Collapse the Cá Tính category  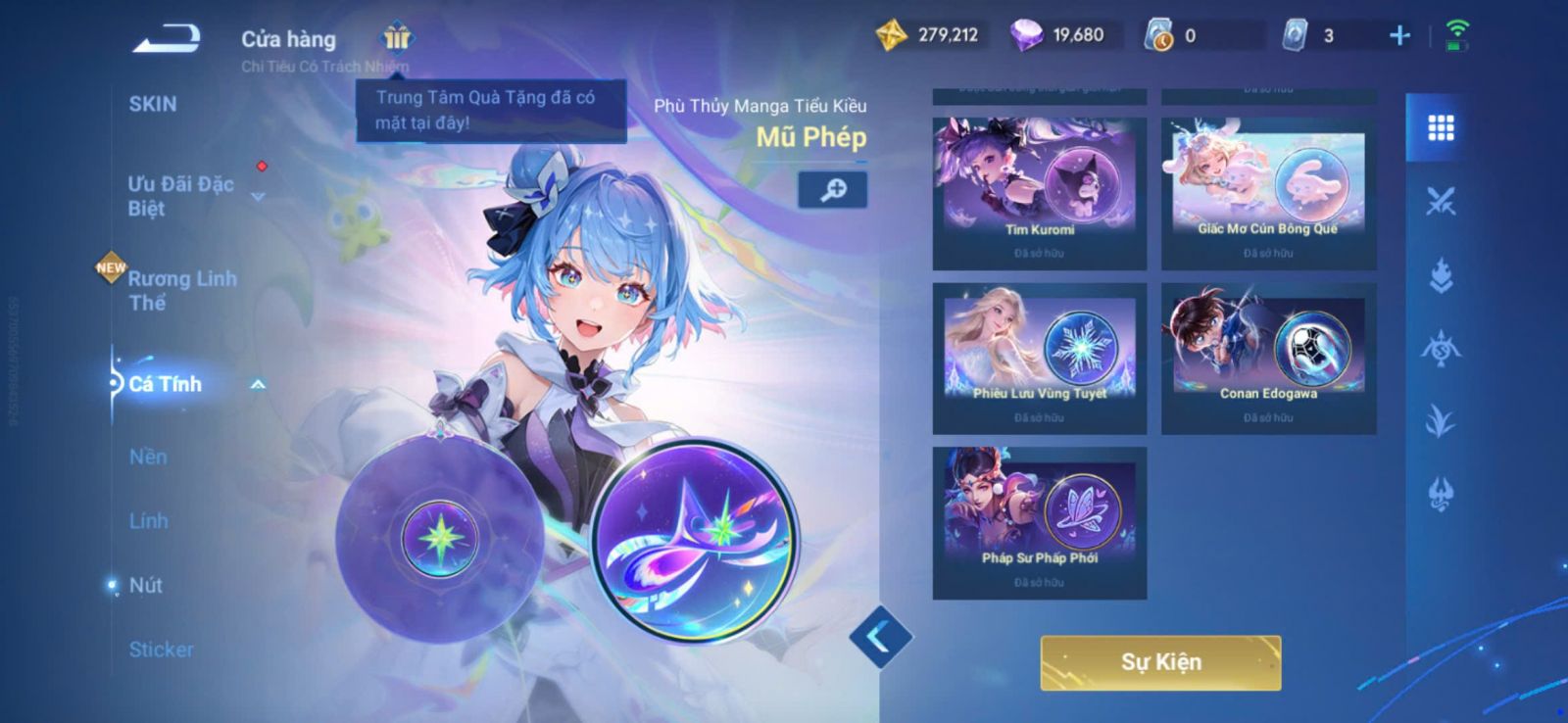(x=258, y=385)
